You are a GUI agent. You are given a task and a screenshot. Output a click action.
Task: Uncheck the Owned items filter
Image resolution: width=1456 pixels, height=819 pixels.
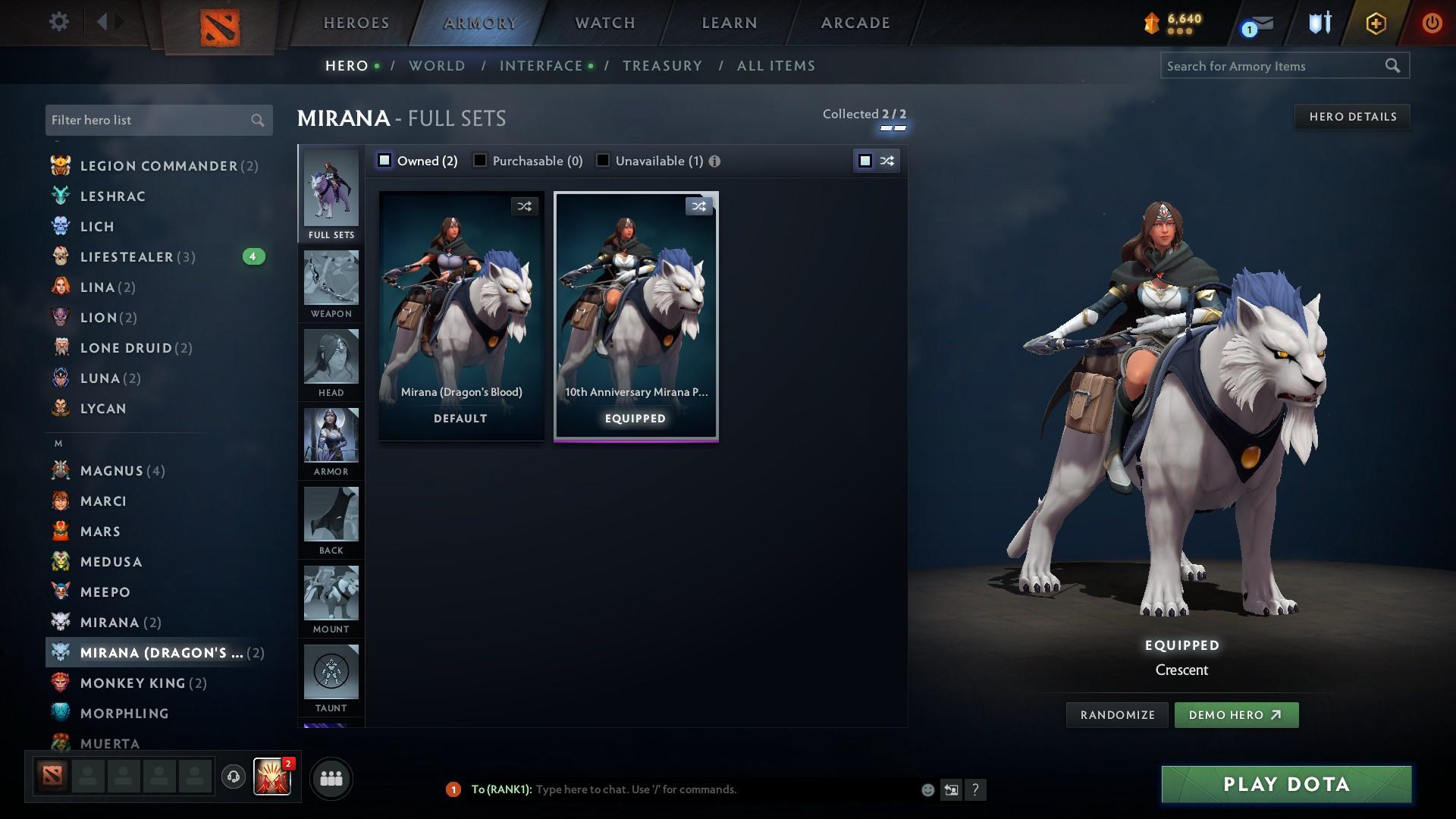coord(384,160)
